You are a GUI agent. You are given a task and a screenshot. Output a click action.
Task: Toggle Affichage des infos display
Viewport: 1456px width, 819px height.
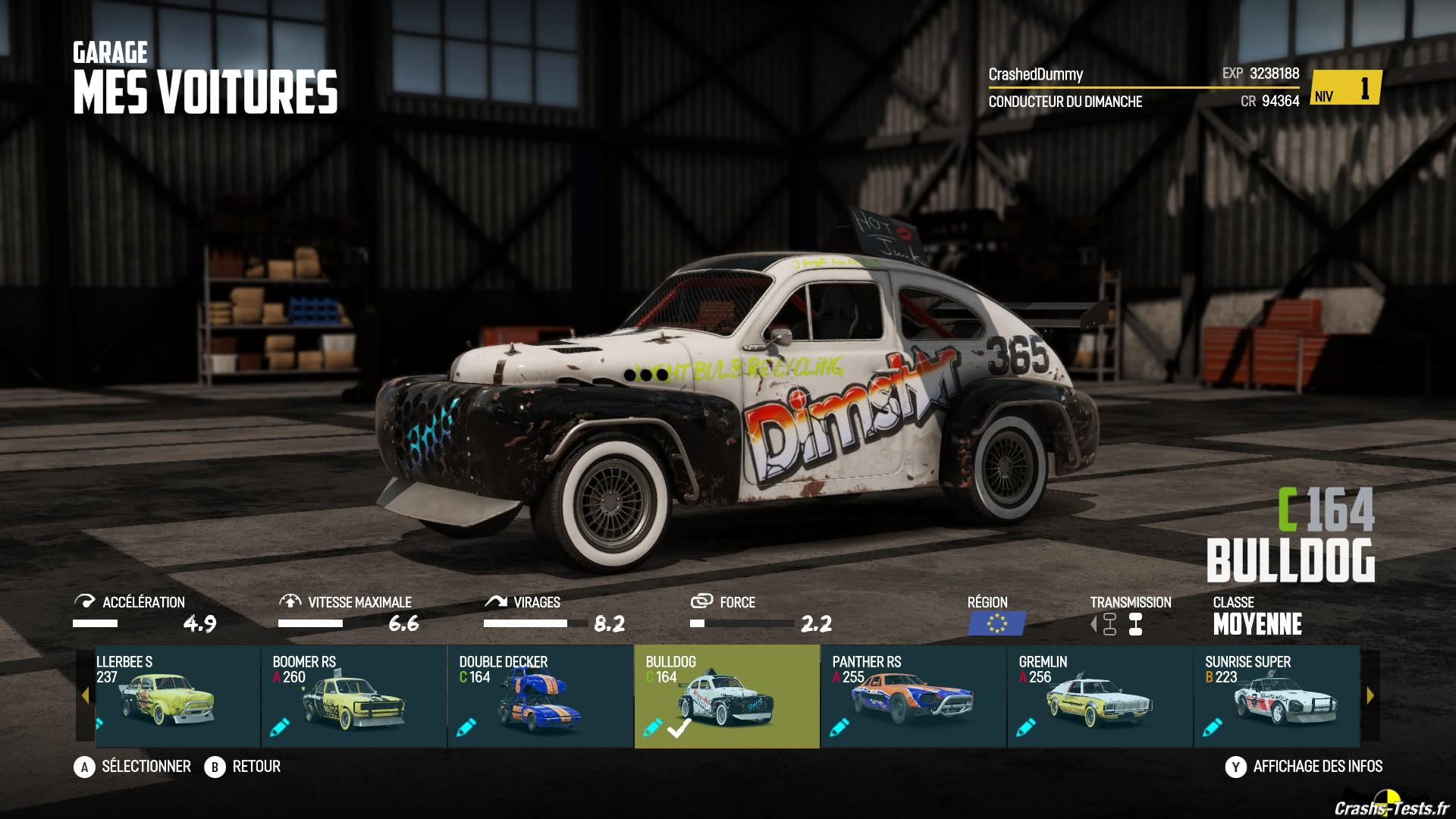pyautogui.click(x=1304, y=767)
